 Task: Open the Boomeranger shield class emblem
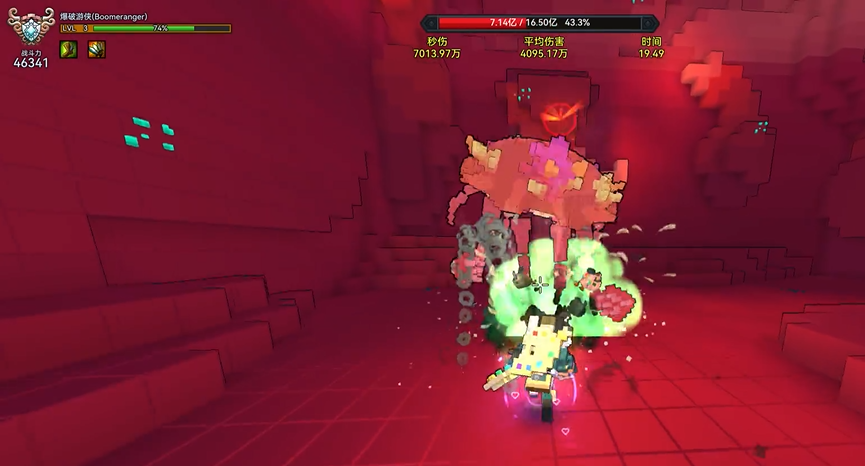pyautogui.click(x=30, y=28)
